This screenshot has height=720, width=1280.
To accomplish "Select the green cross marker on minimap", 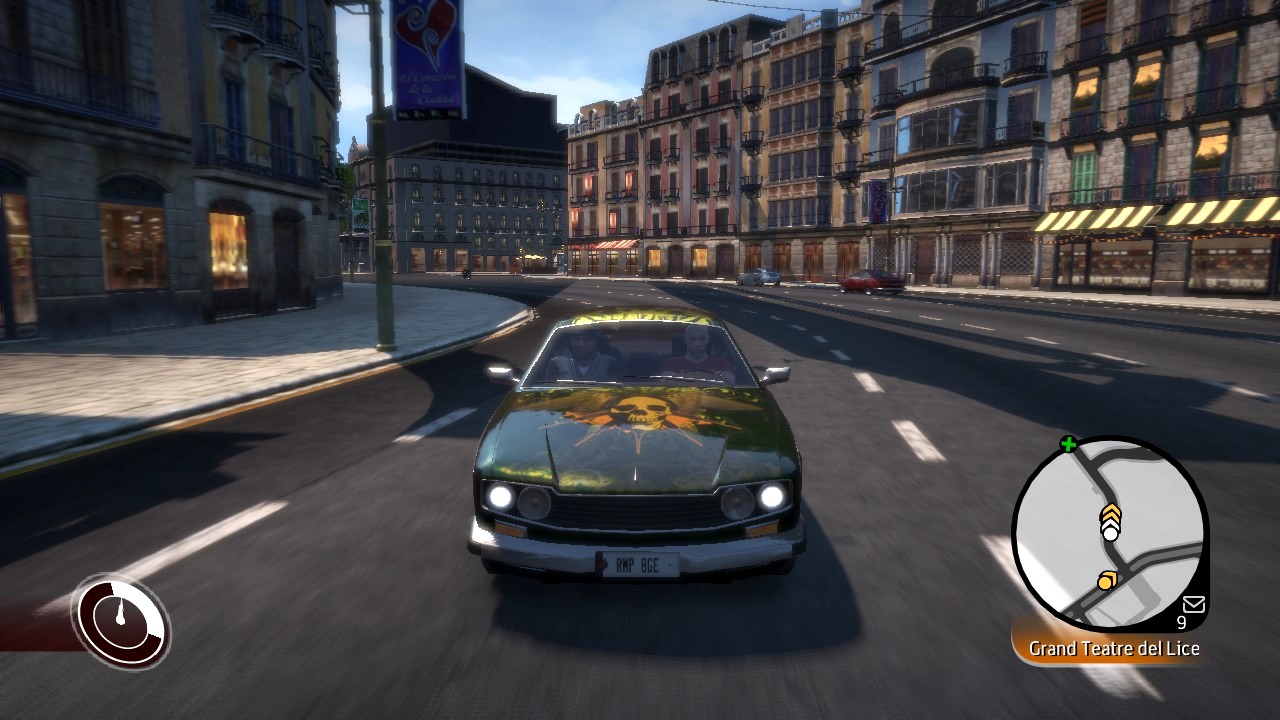I will point(1068,444).
